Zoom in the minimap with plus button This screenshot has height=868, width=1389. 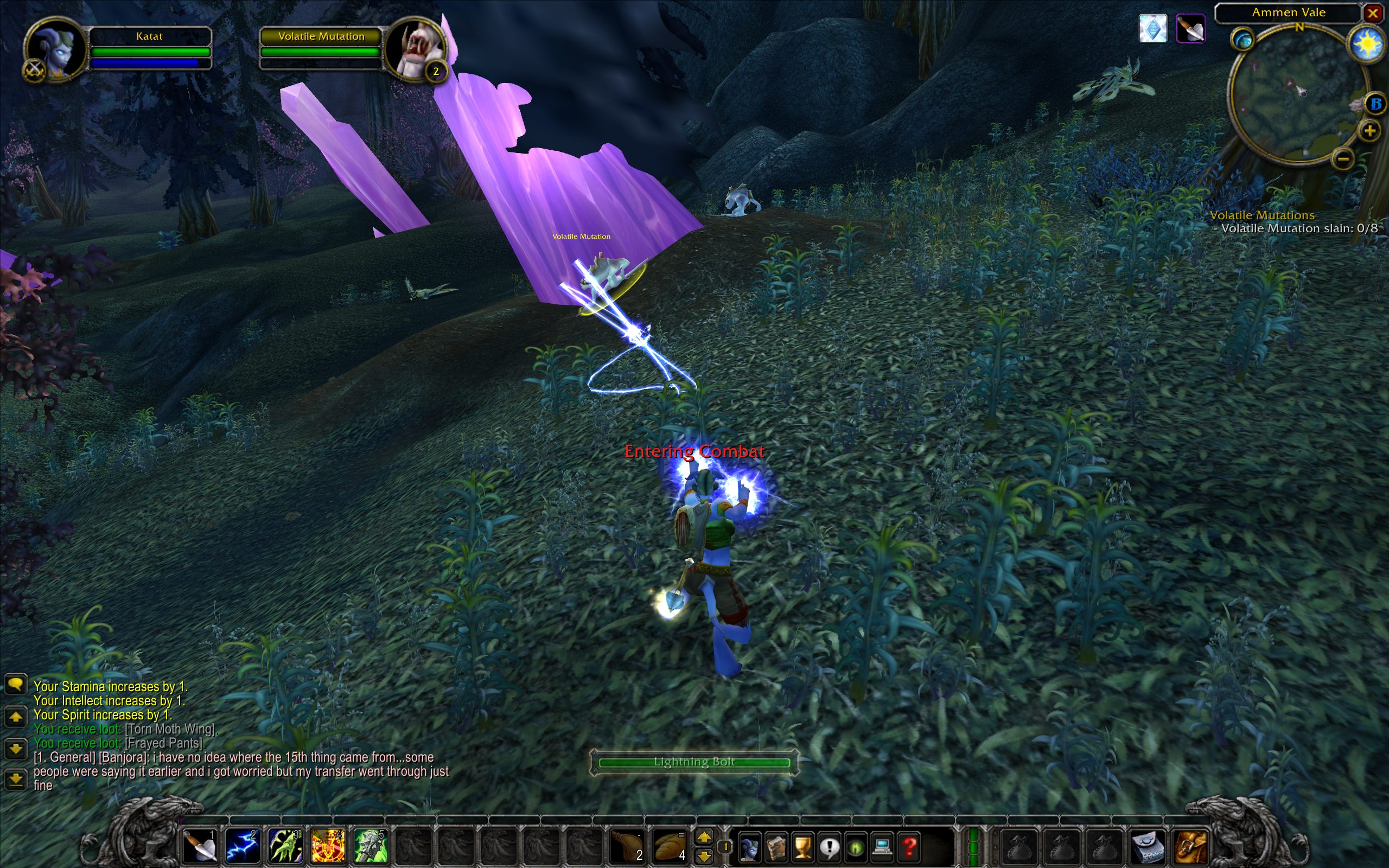tap(1369, 131)
